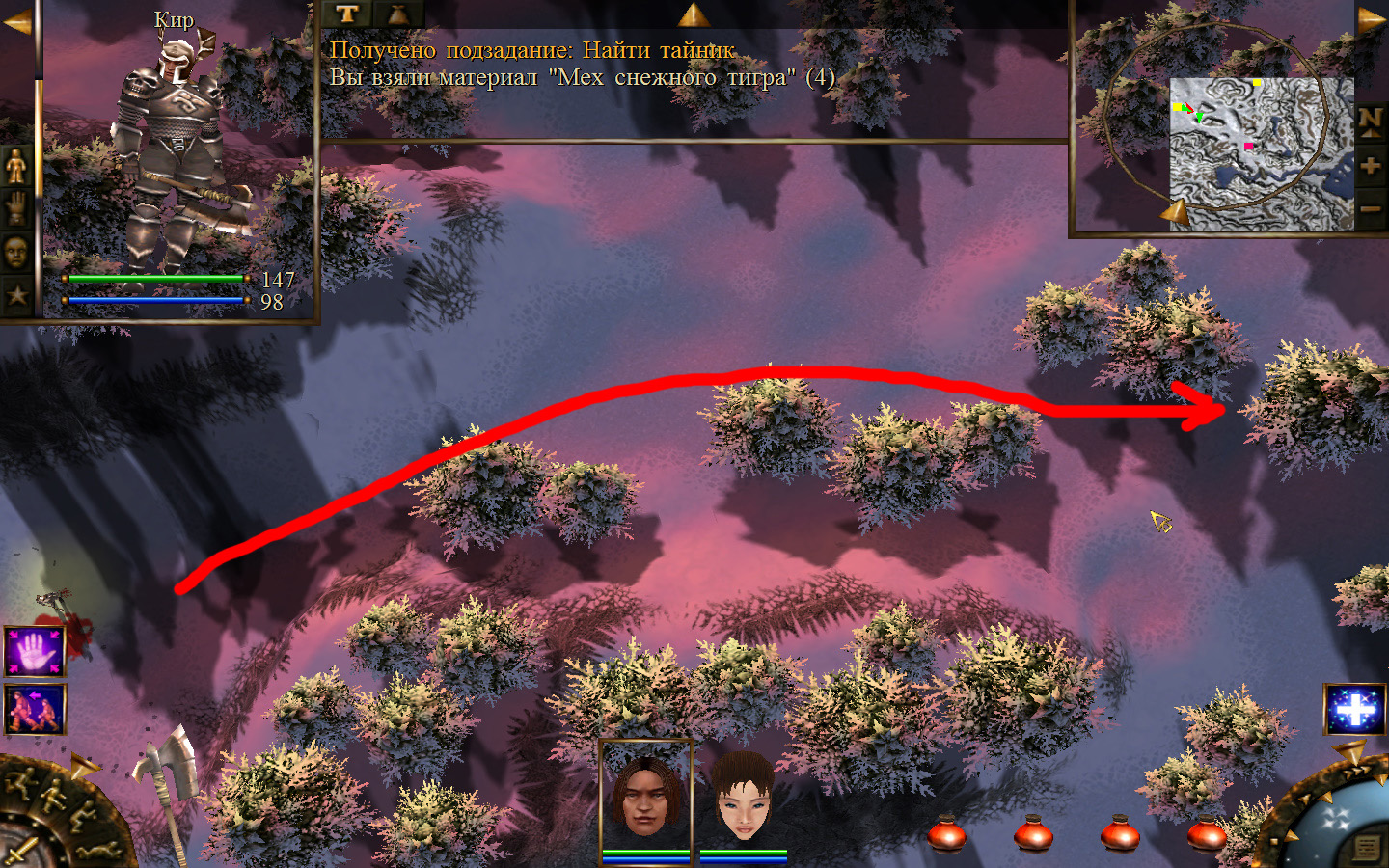Orient the minimap north with the N button
1389x868 pixels.
click(1371, 121)
